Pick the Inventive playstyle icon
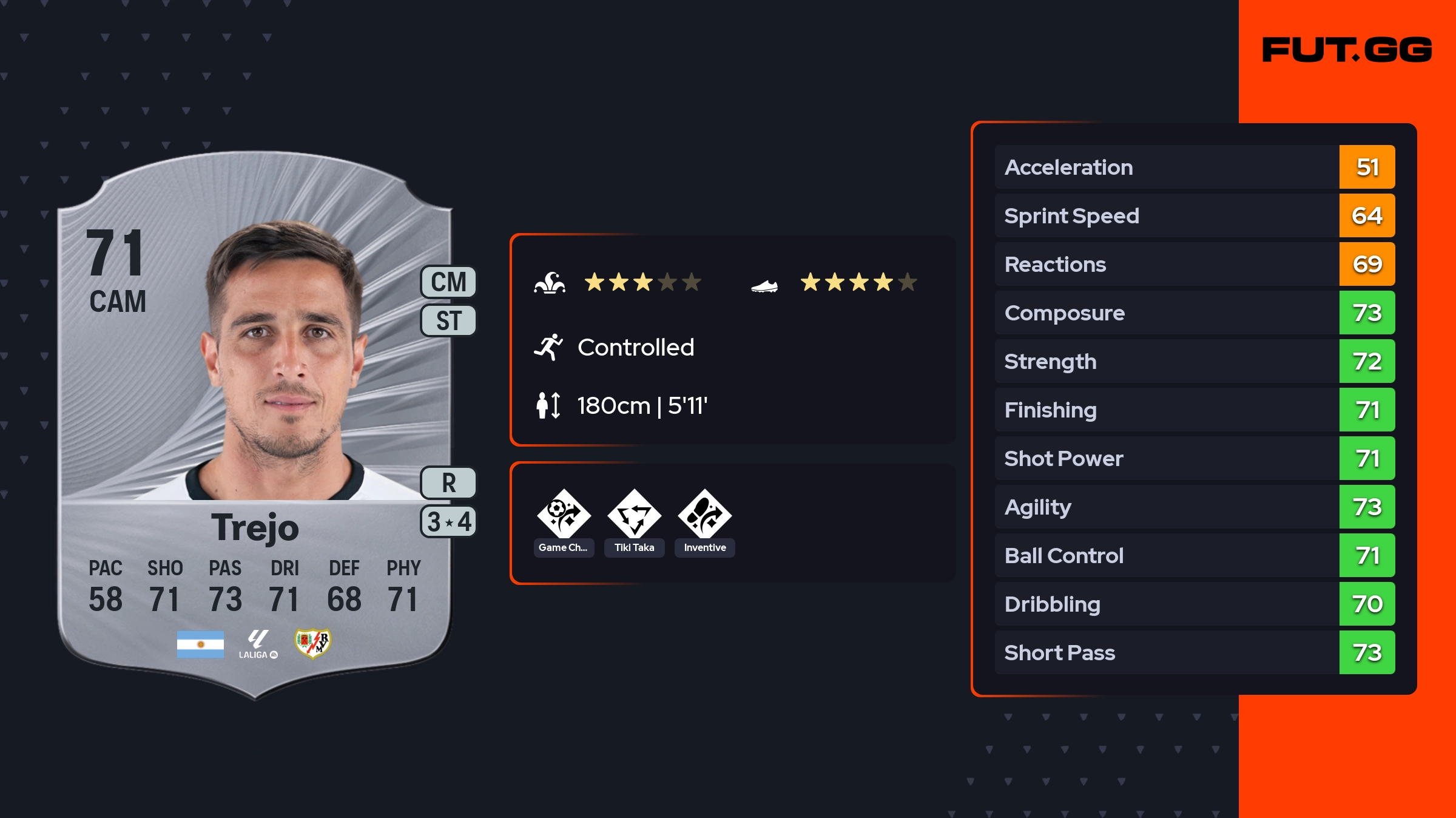 704,515
